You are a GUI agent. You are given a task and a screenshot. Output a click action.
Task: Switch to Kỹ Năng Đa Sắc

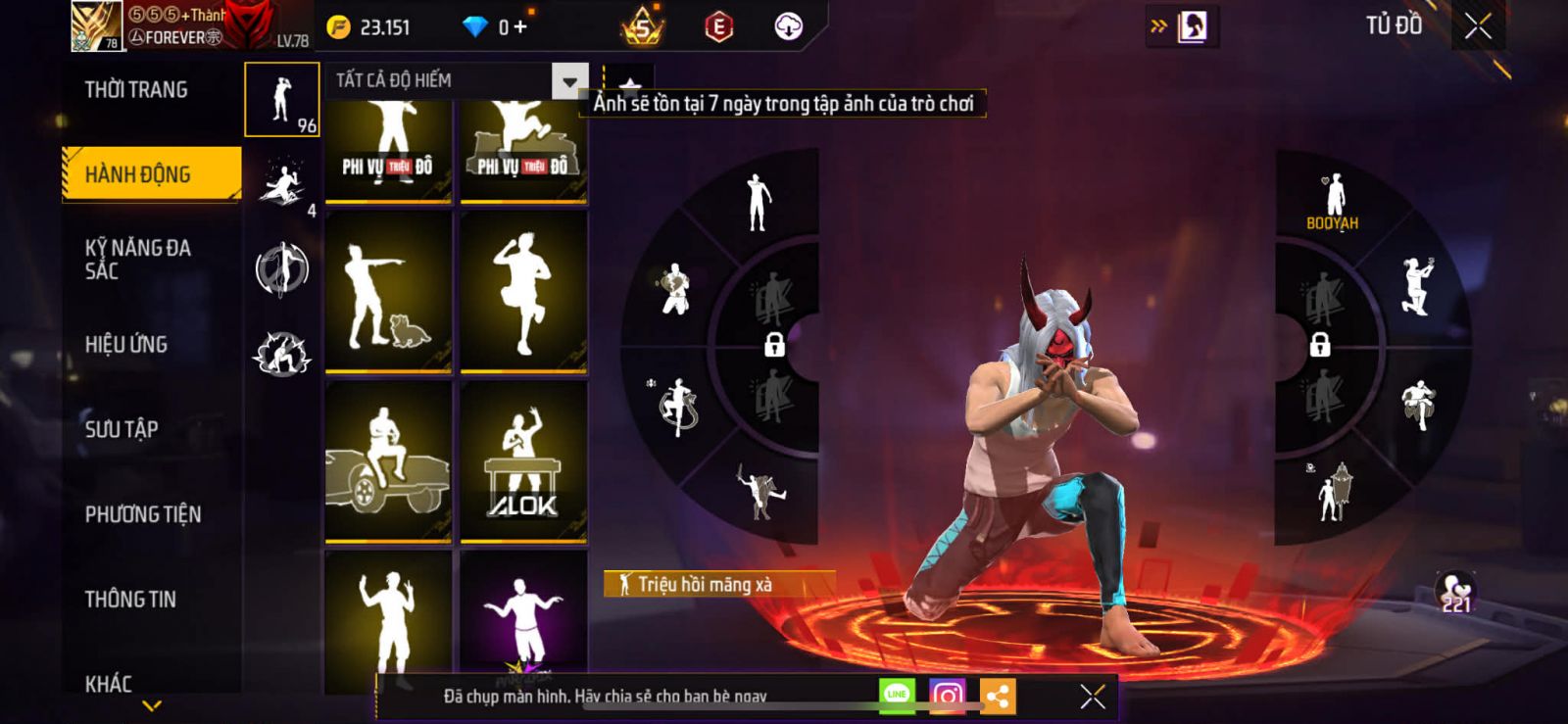(x=137, y=260)
